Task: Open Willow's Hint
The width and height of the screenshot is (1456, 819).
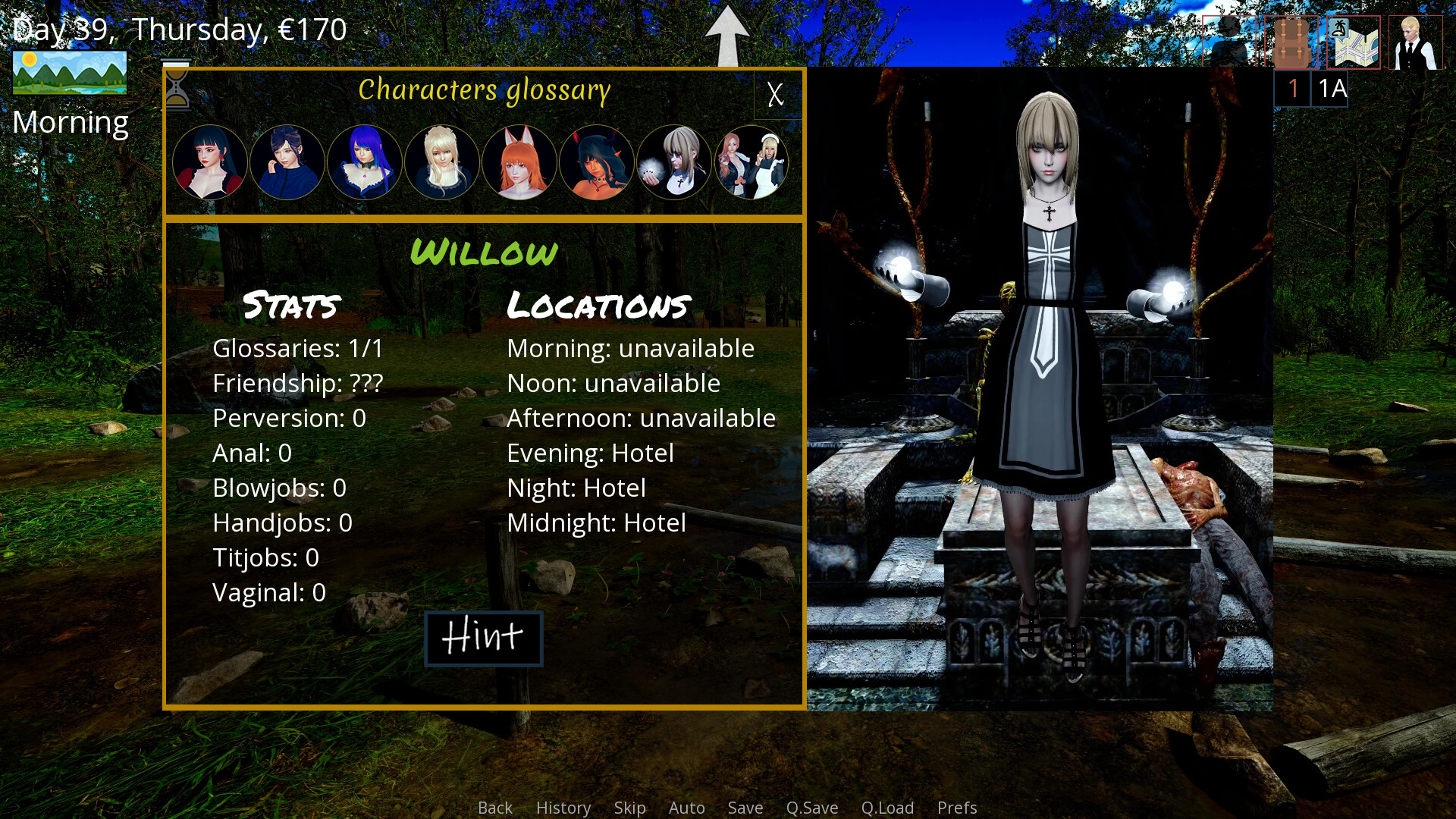Action: point(483,638)
